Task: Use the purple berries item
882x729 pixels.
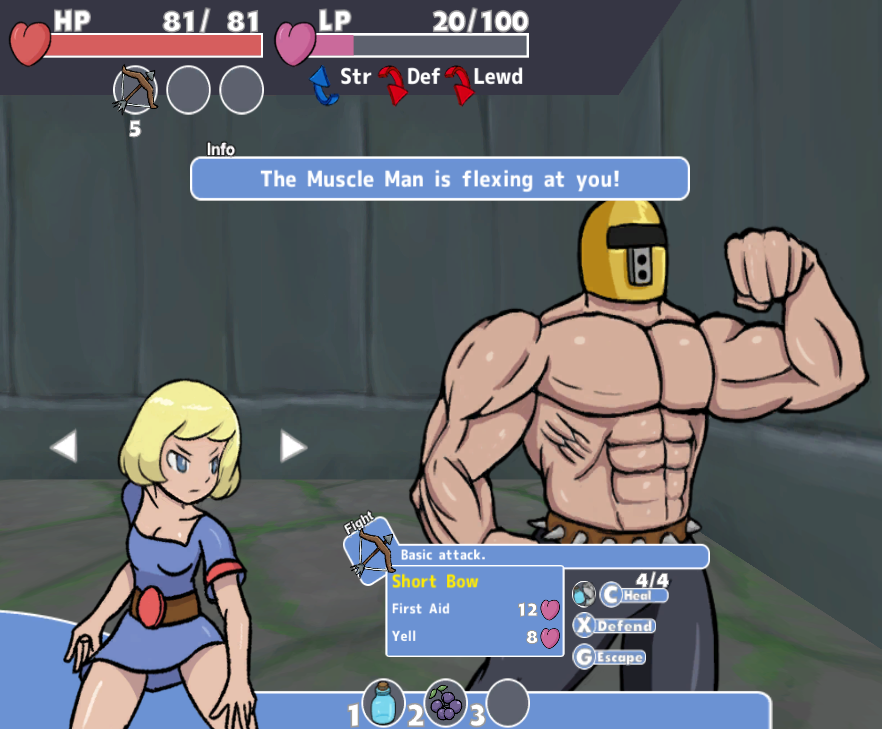Action: point(446,704)
